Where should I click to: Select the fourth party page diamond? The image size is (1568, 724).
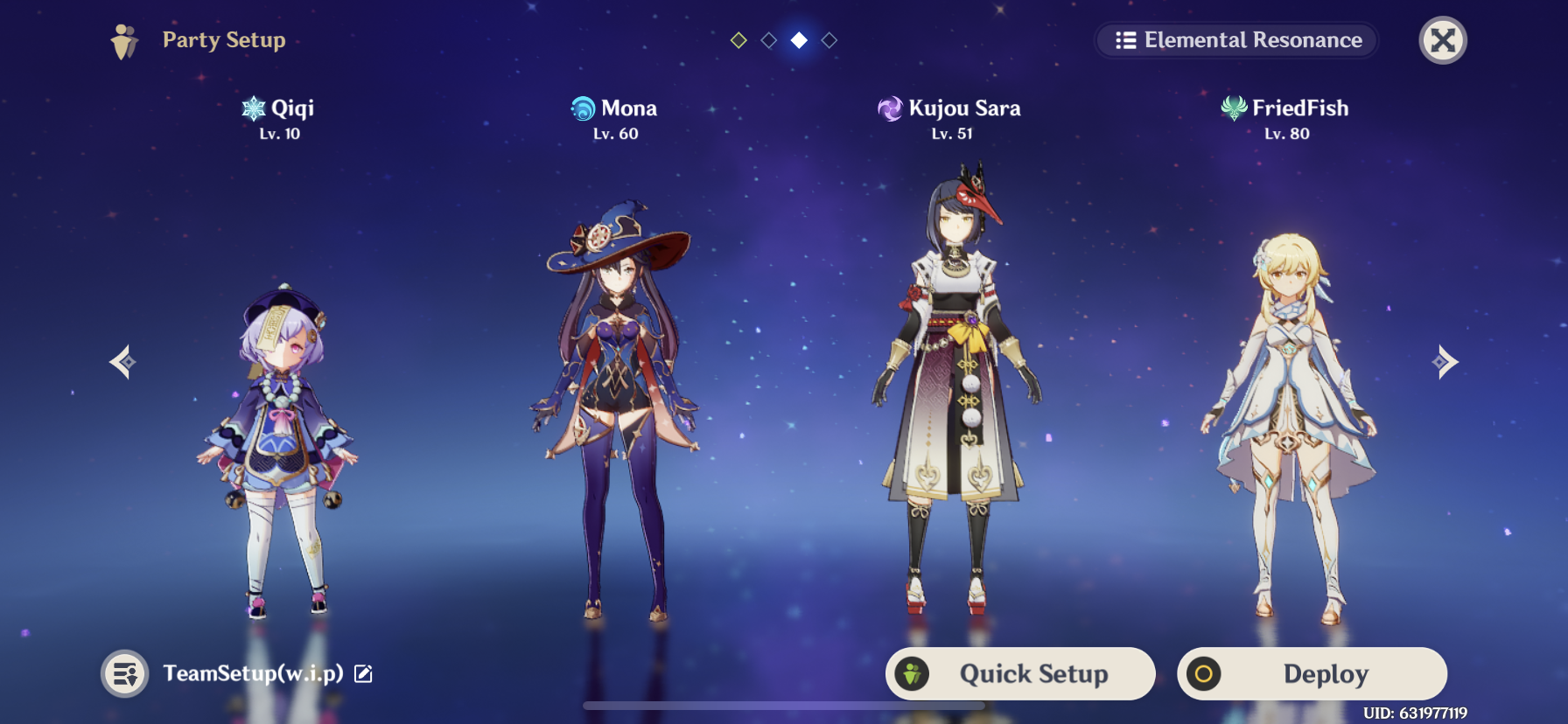pos(829,39)
